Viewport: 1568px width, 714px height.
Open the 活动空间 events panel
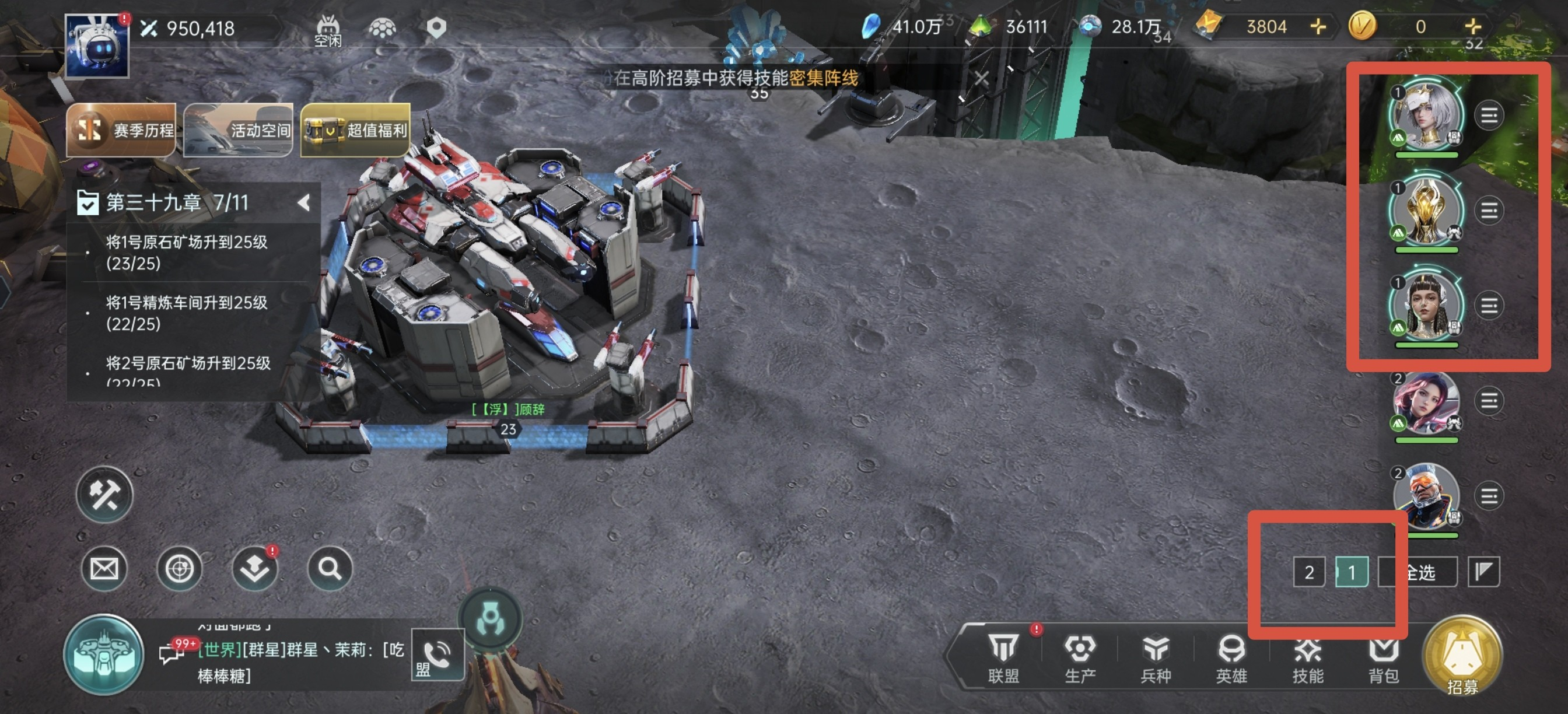[238, 129]
